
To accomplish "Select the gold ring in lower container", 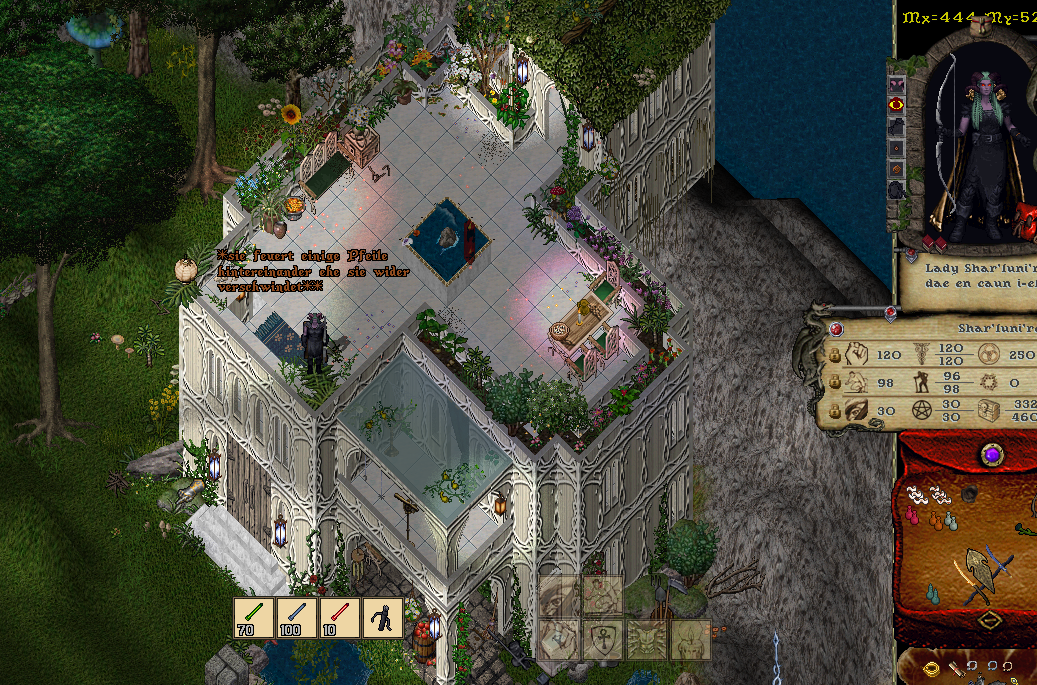I will coord(929,667).
